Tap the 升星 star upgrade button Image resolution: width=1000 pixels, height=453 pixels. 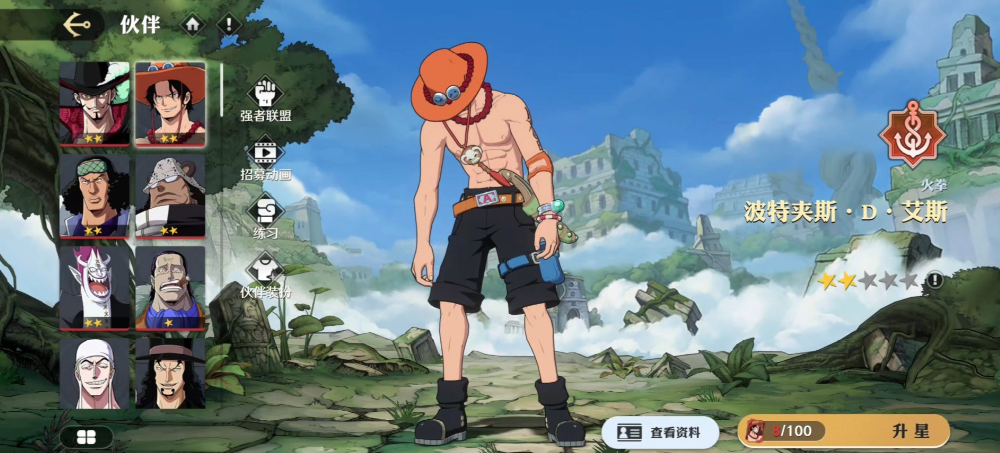point(844,431)
